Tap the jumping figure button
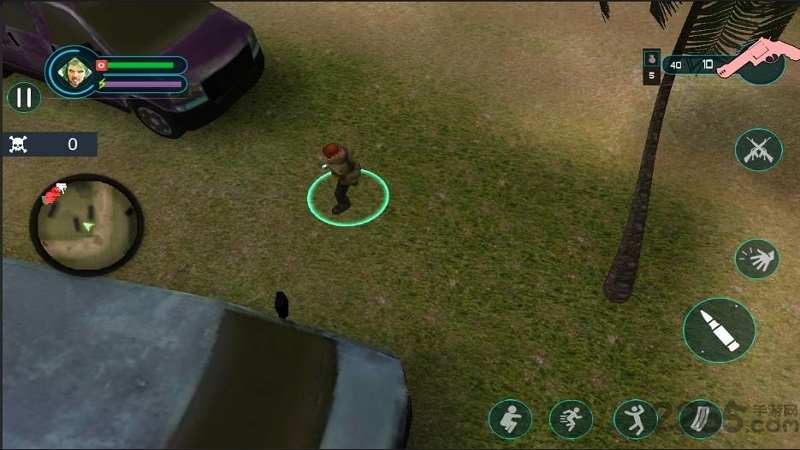 click(635, 419)
